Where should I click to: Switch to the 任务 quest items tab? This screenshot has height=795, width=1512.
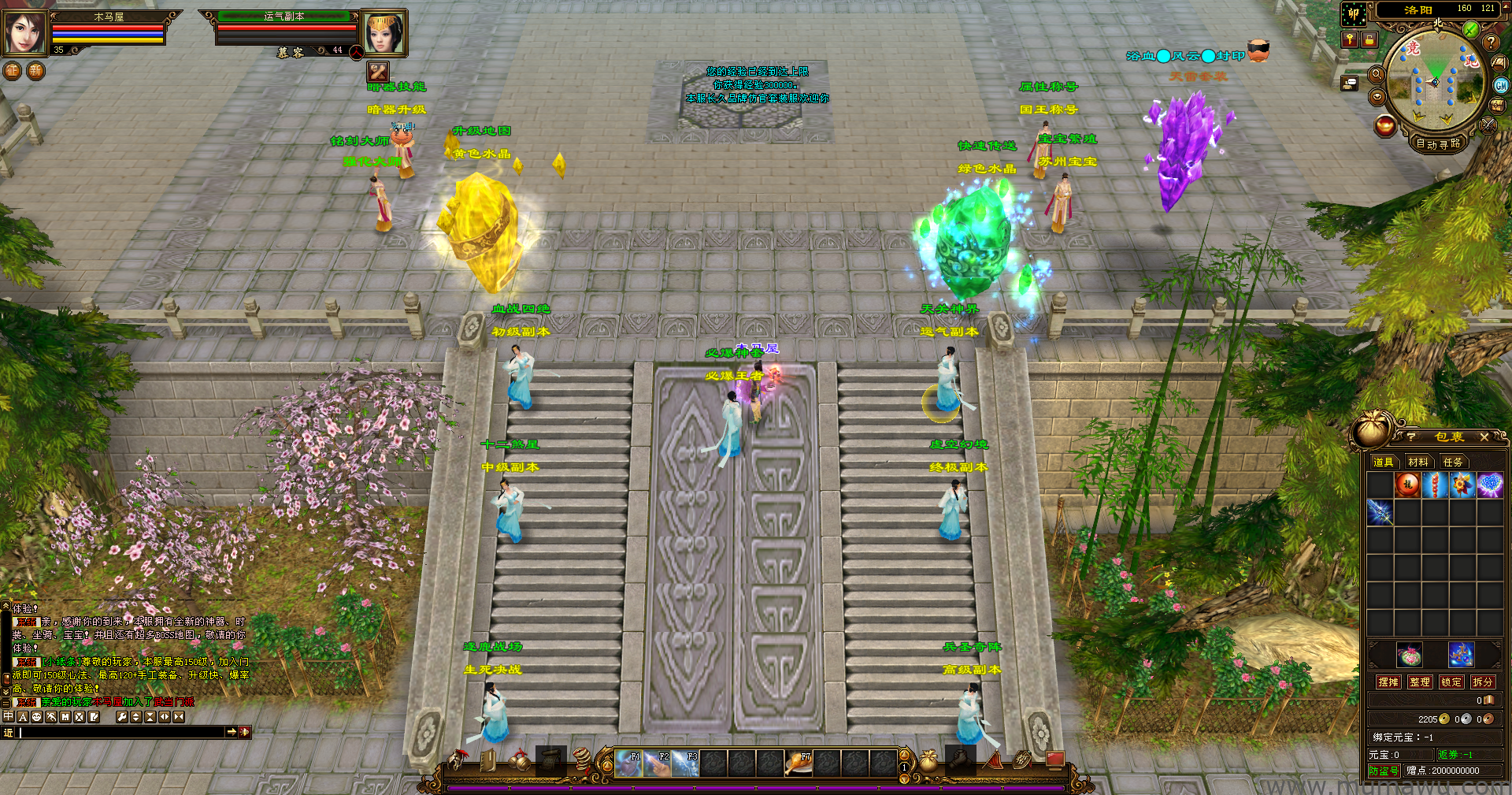tap(1453, 462)
